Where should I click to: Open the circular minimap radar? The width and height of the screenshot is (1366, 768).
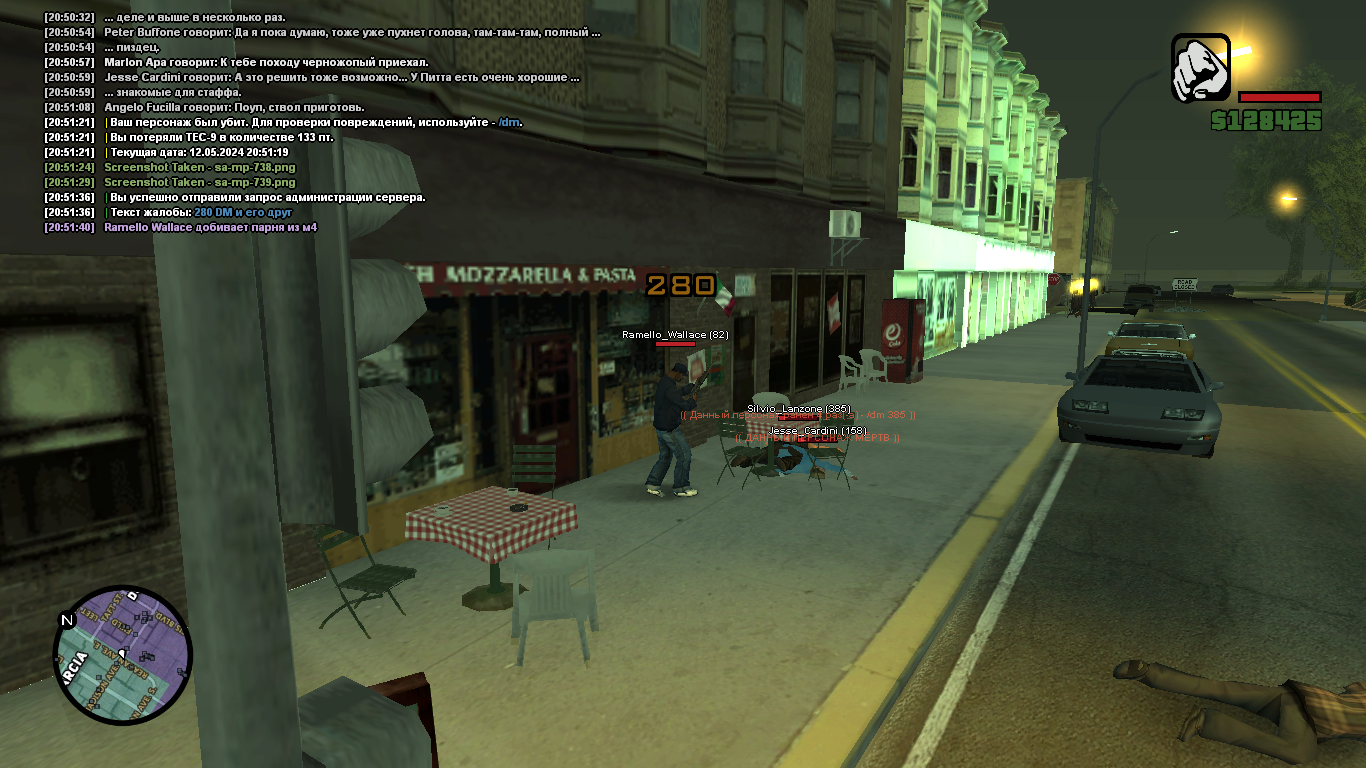(x=122, y=655)
